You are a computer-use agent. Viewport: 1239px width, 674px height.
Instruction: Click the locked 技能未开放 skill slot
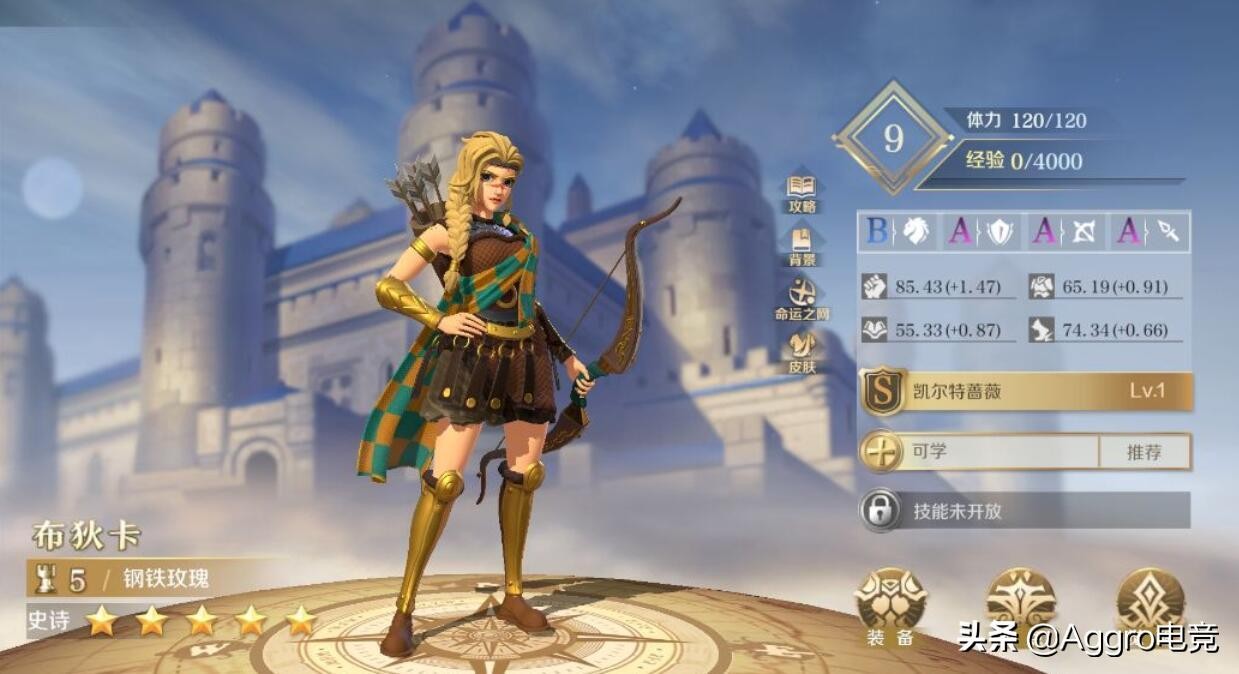click(x=1026, y=511)
